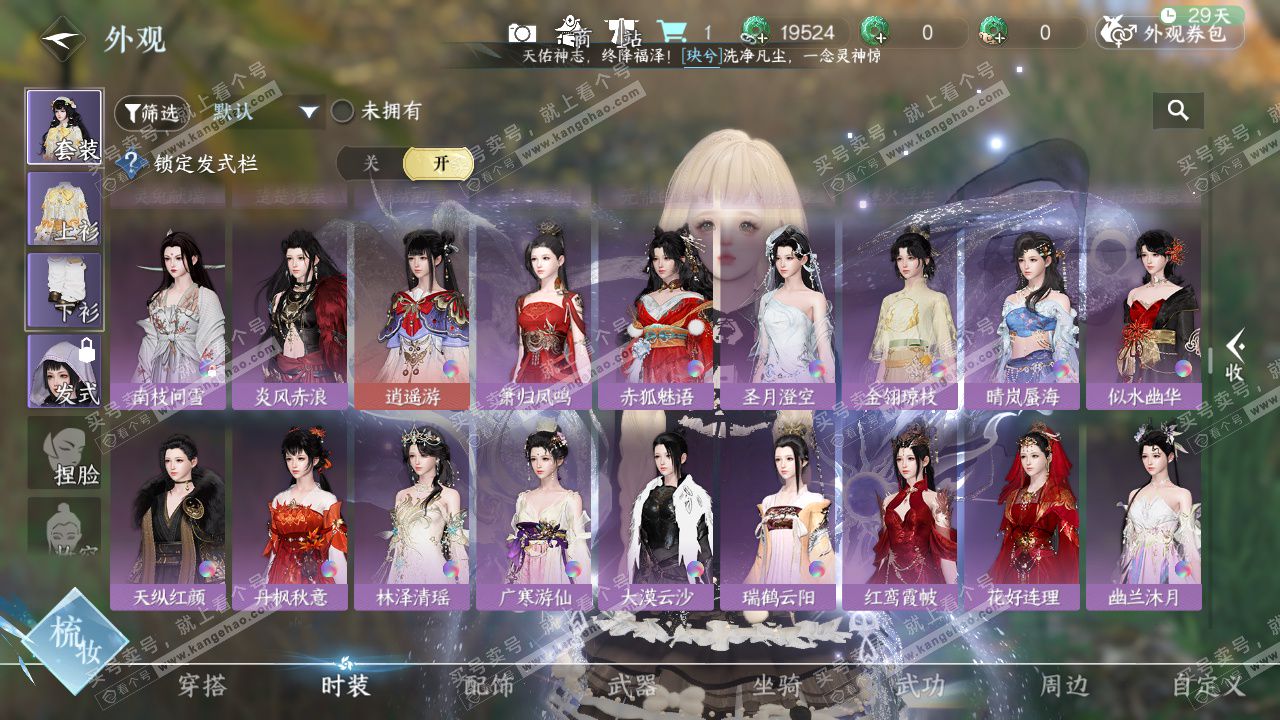Choose the 花好连理 outfit
This screenshot has width=1280, height=720.
(1022, 515)
